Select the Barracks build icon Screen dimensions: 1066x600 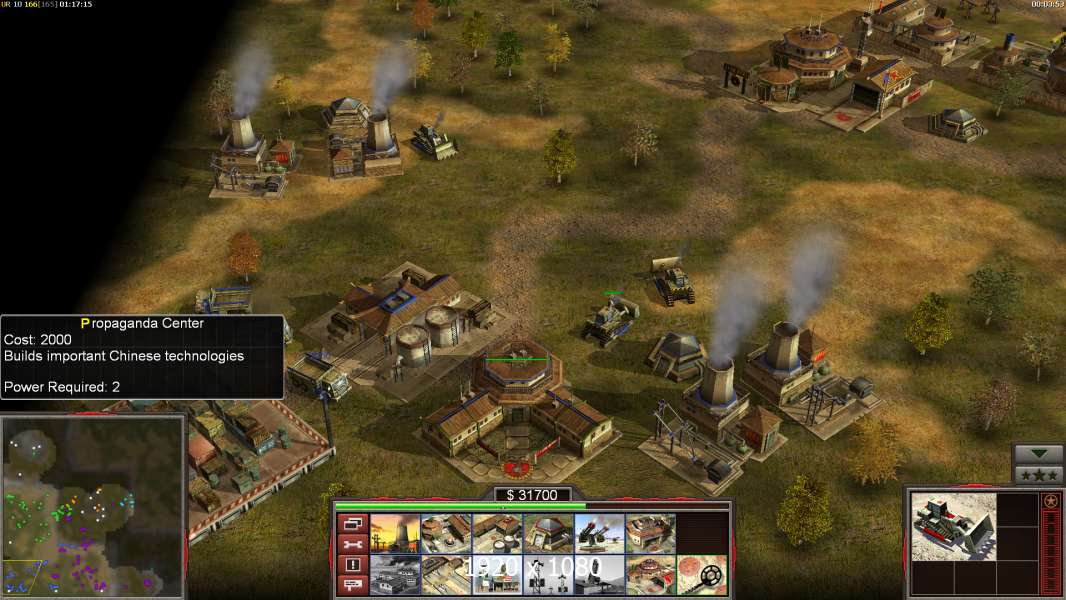coord(446,534)
